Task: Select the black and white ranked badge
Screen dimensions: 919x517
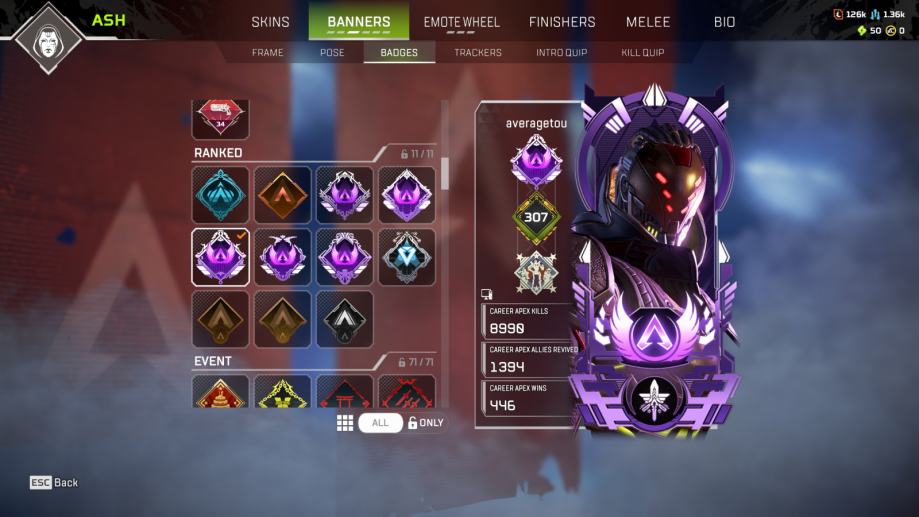Action: [x=345, y=319]
